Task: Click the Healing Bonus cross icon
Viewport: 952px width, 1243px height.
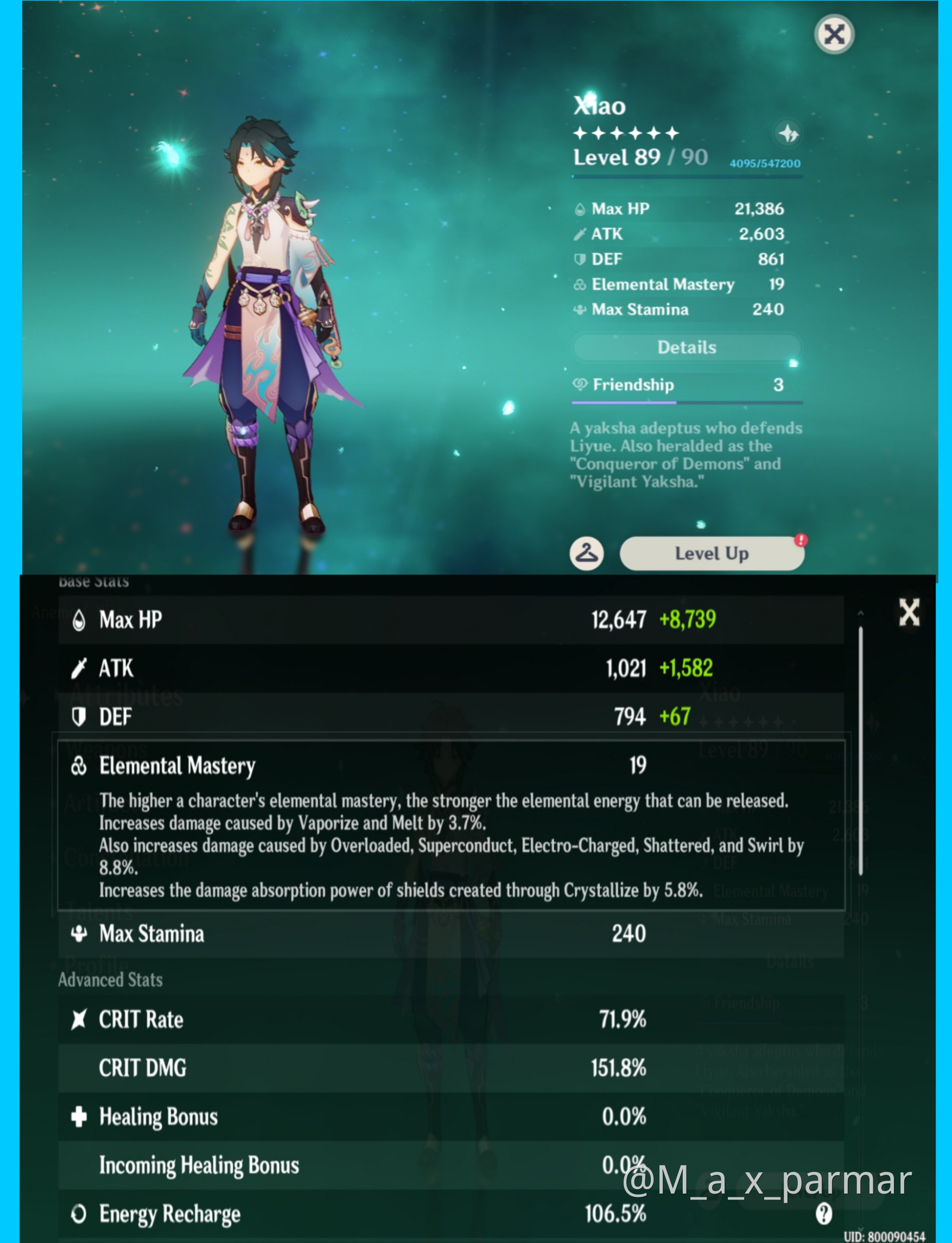Action: pyautogui.click(x=80, y=1115)
